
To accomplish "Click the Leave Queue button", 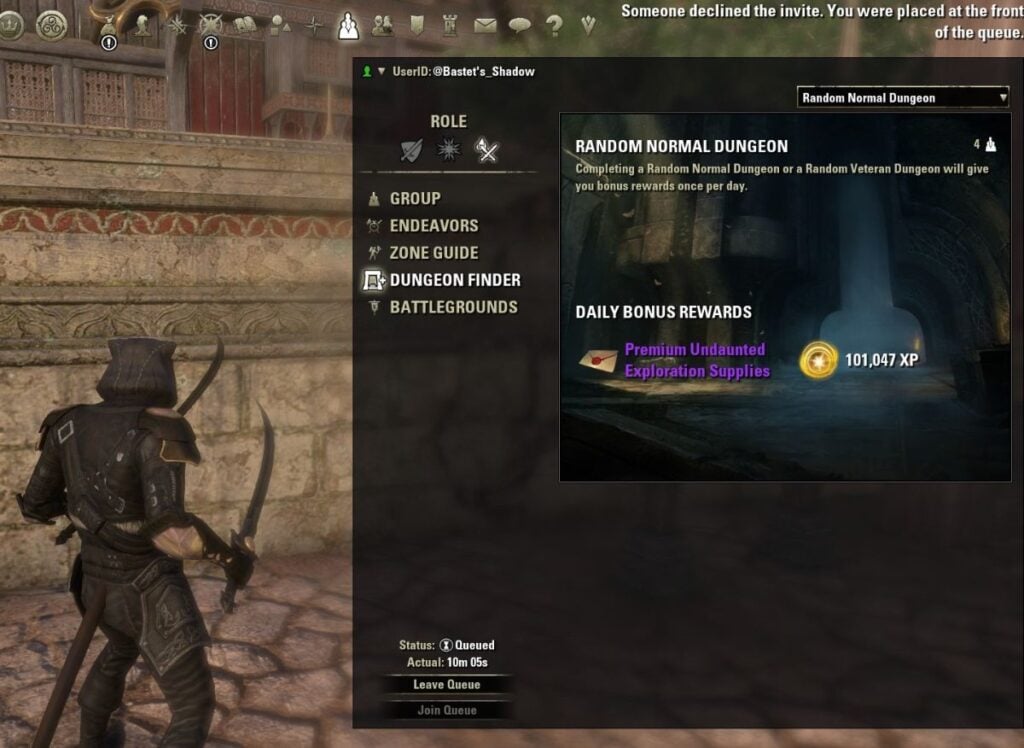I will pos(447,685).
